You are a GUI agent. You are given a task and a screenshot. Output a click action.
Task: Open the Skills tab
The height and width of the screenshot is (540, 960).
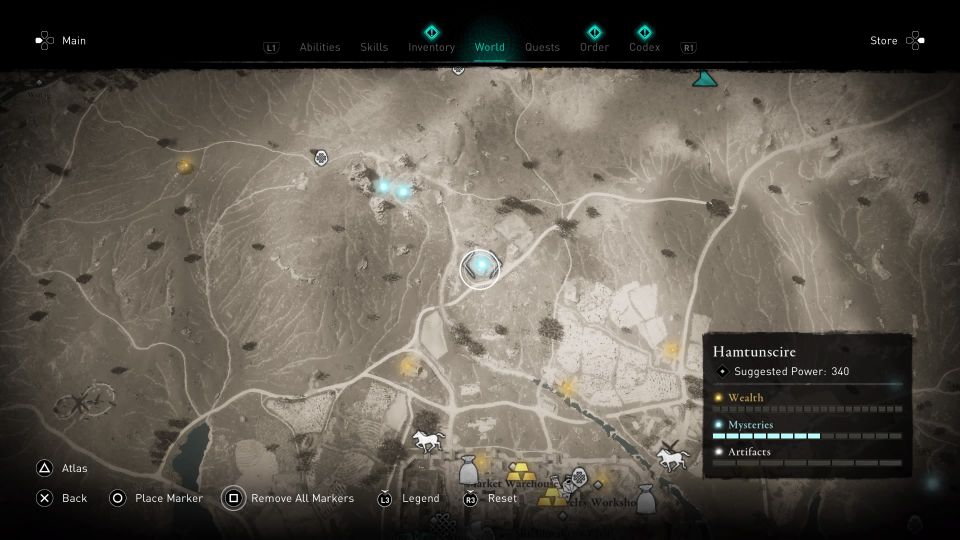[374, 47]
